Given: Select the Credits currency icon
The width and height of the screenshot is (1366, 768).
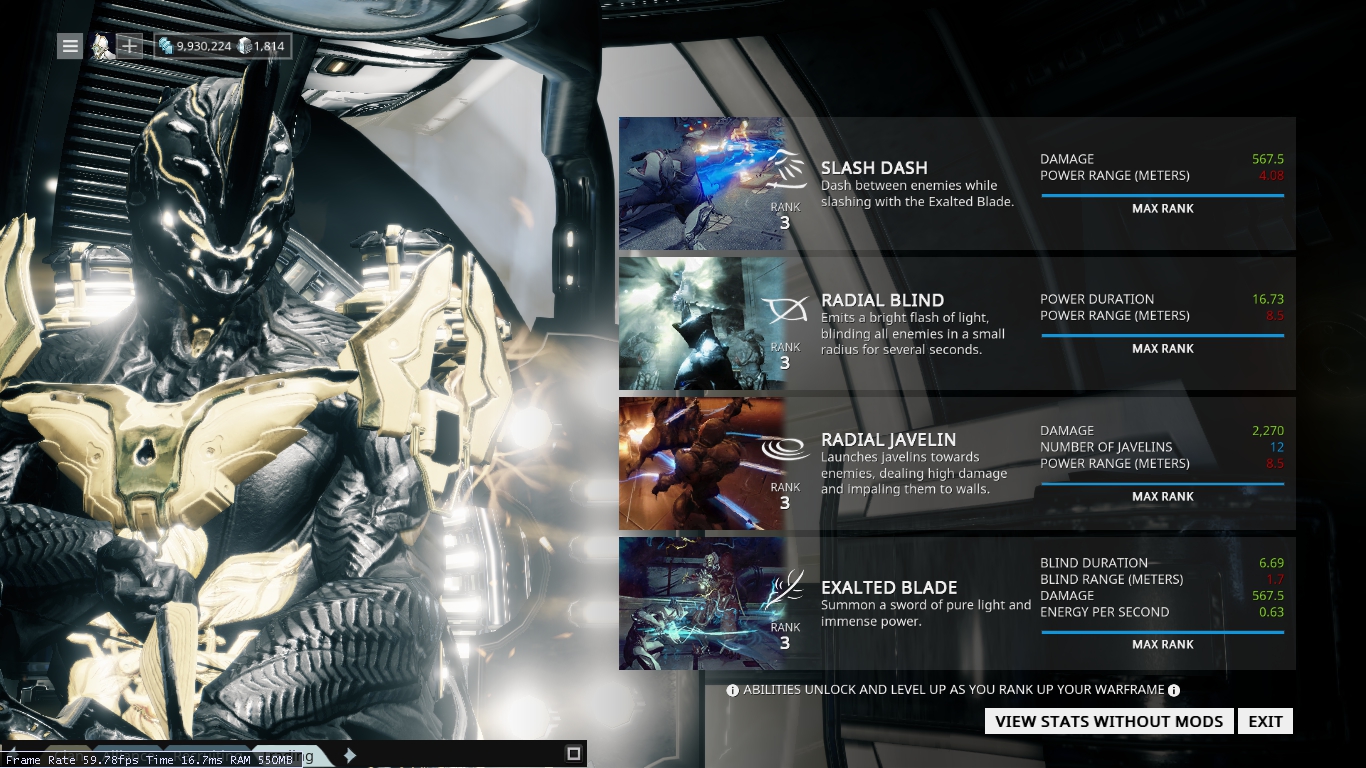Looking at the screenshot, I should [x=166, y=45].
